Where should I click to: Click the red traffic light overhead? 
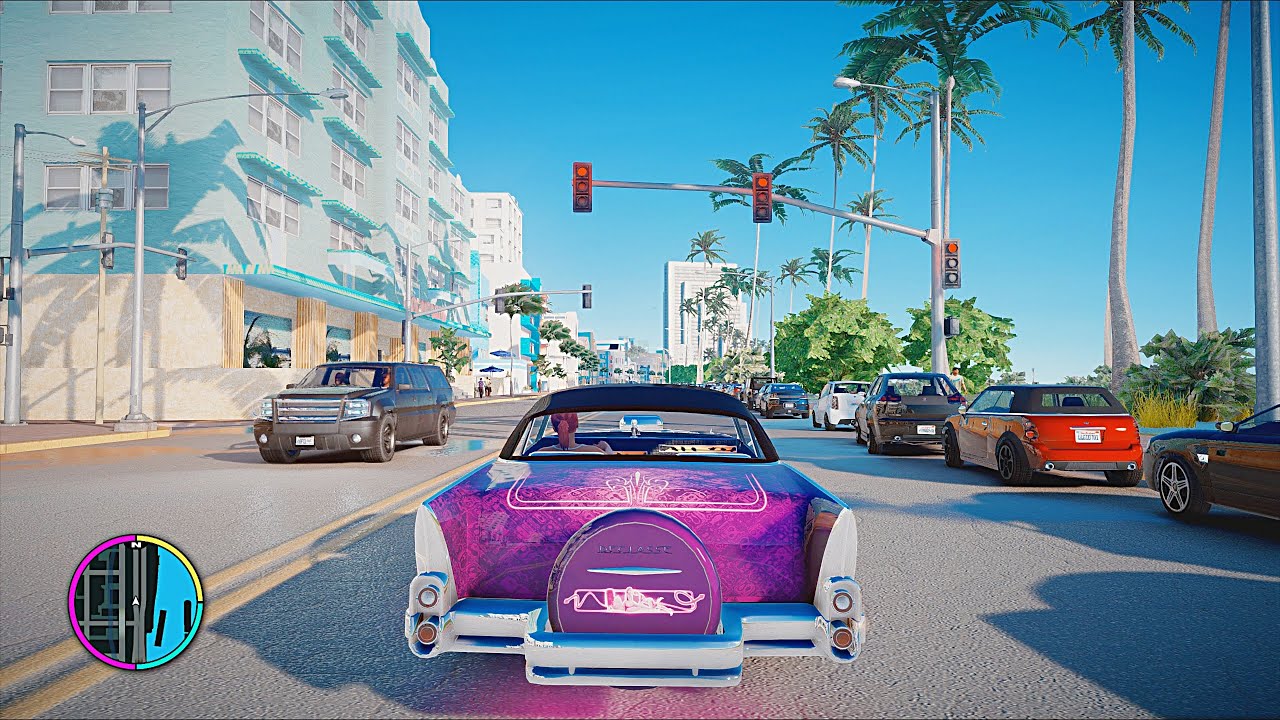[x=583, y=187]
